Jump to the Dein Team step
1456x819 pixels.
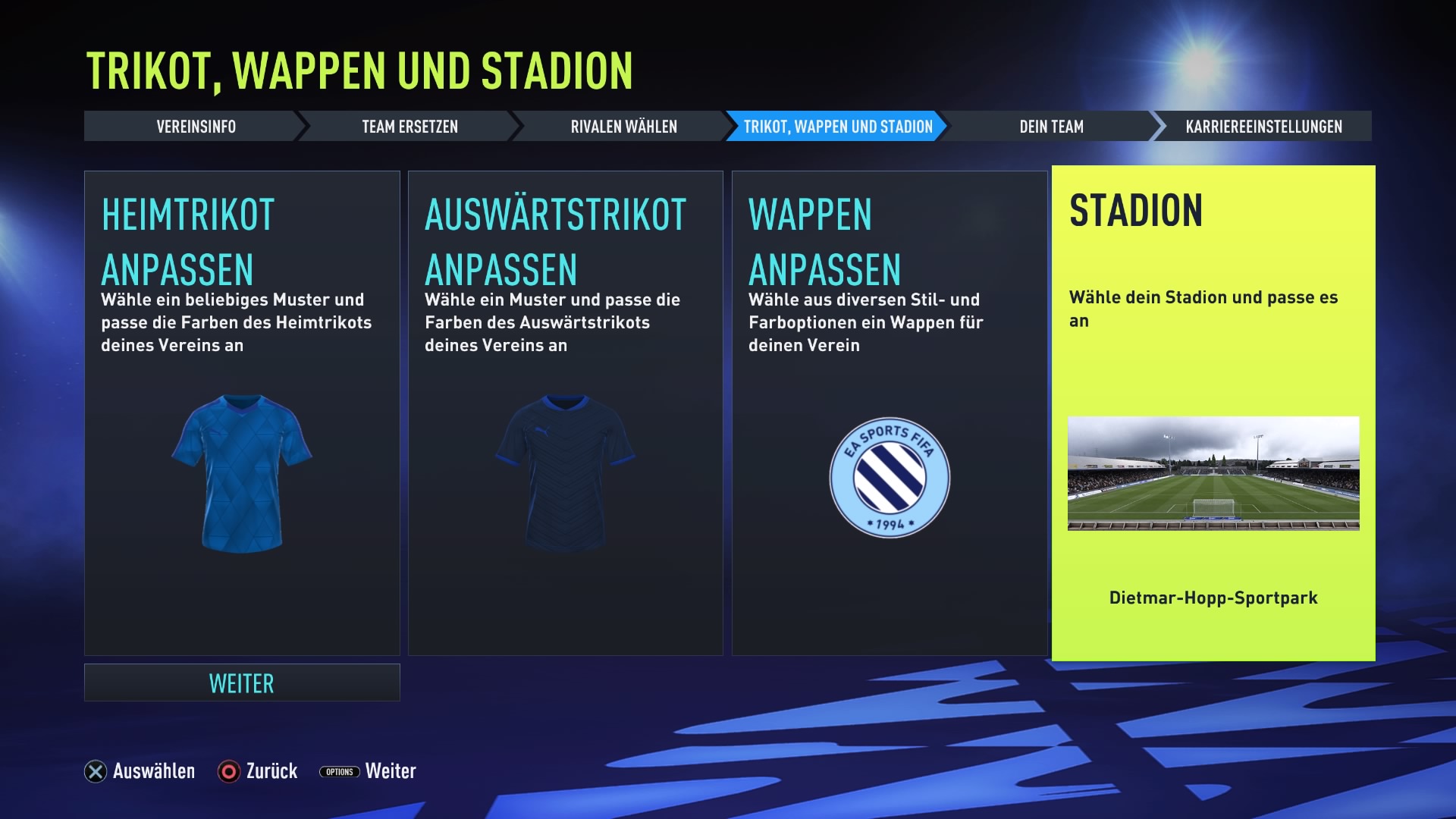(1051, 127)
